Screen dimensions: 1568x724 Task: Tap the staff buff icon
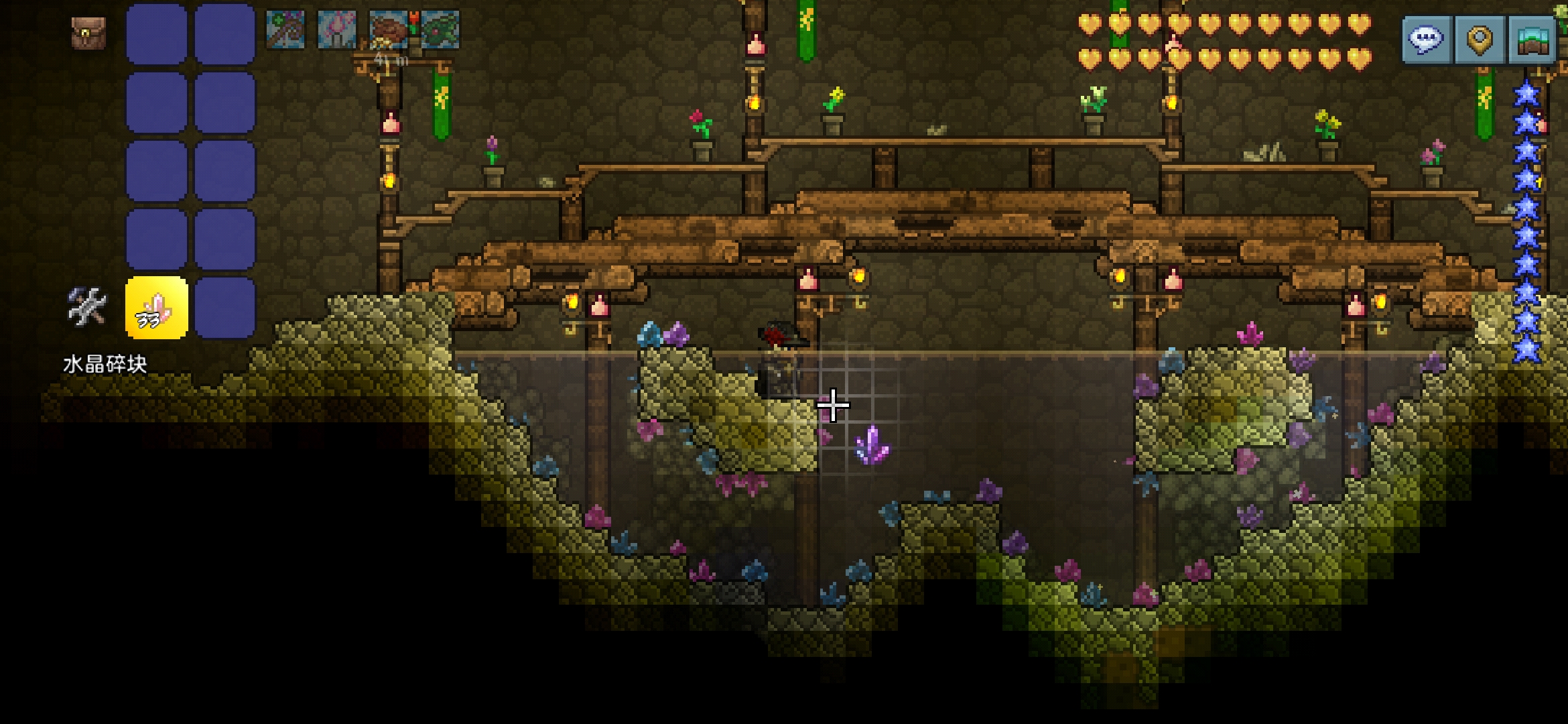point(285,29)
